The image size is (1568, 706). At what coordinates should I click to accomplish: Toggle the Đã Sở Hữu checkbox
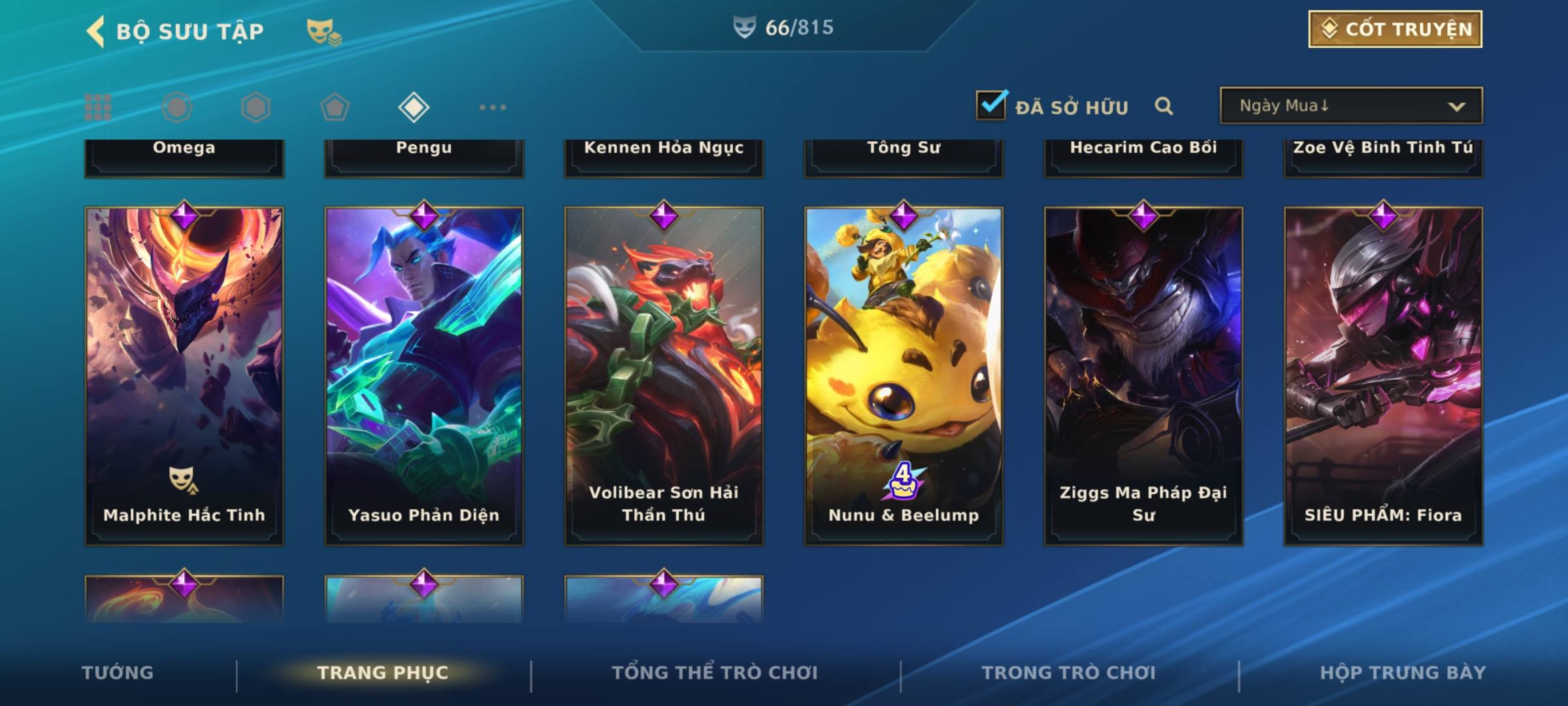click(x=991, y=105)
